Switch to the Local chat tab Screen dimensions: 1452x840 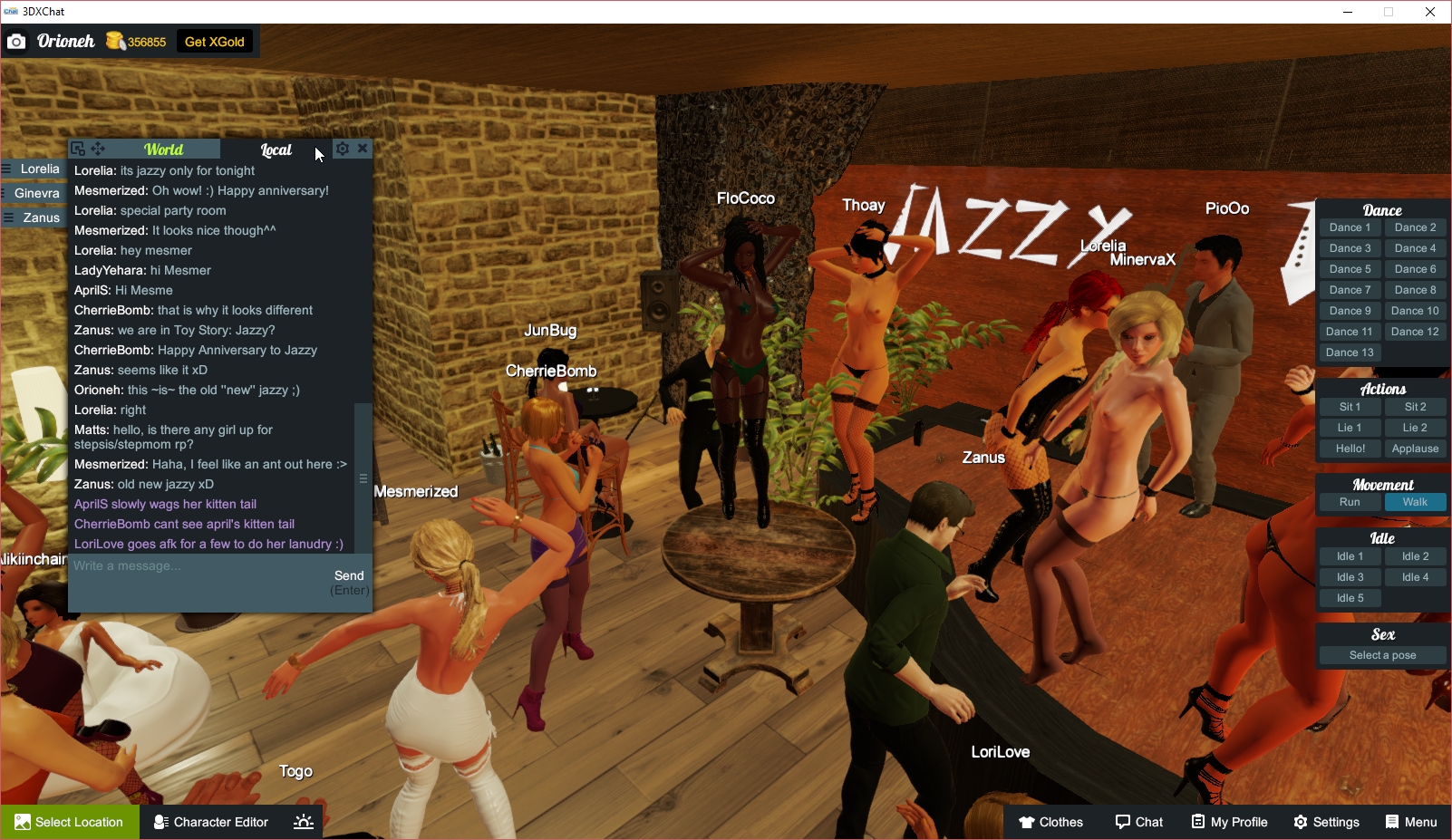tap(276, 150)
